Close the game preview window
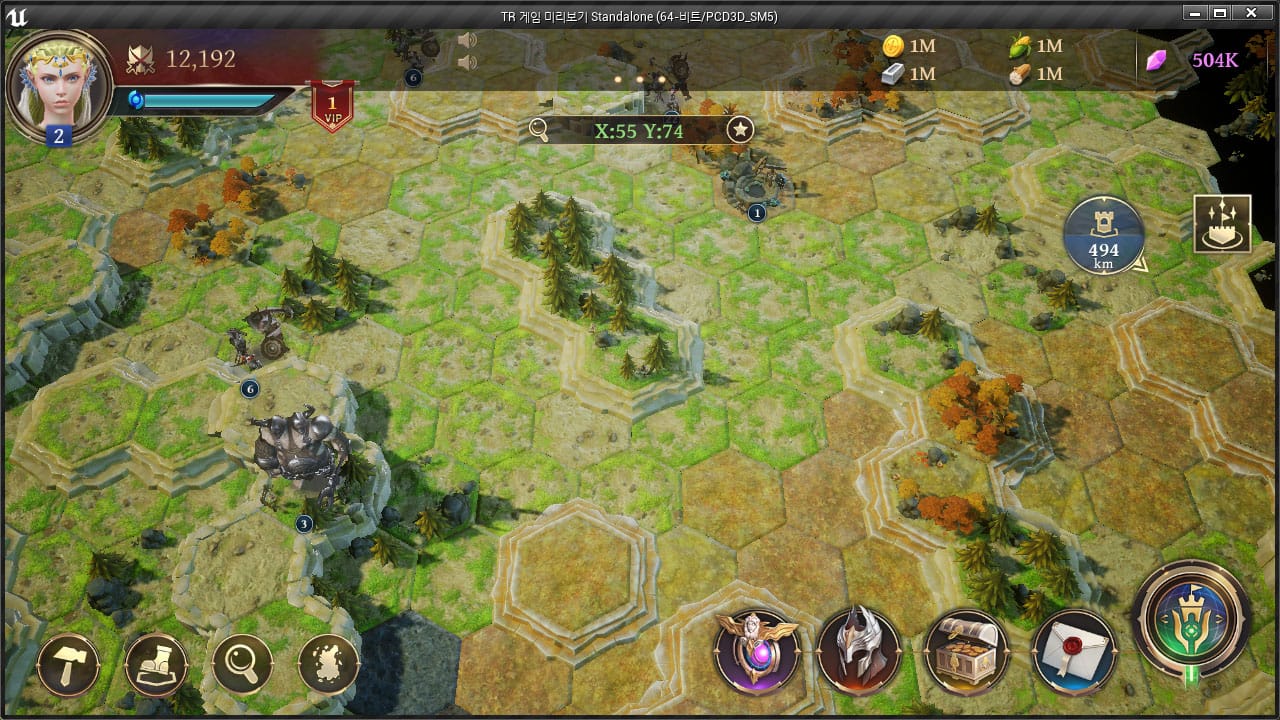 [1250, 14]
